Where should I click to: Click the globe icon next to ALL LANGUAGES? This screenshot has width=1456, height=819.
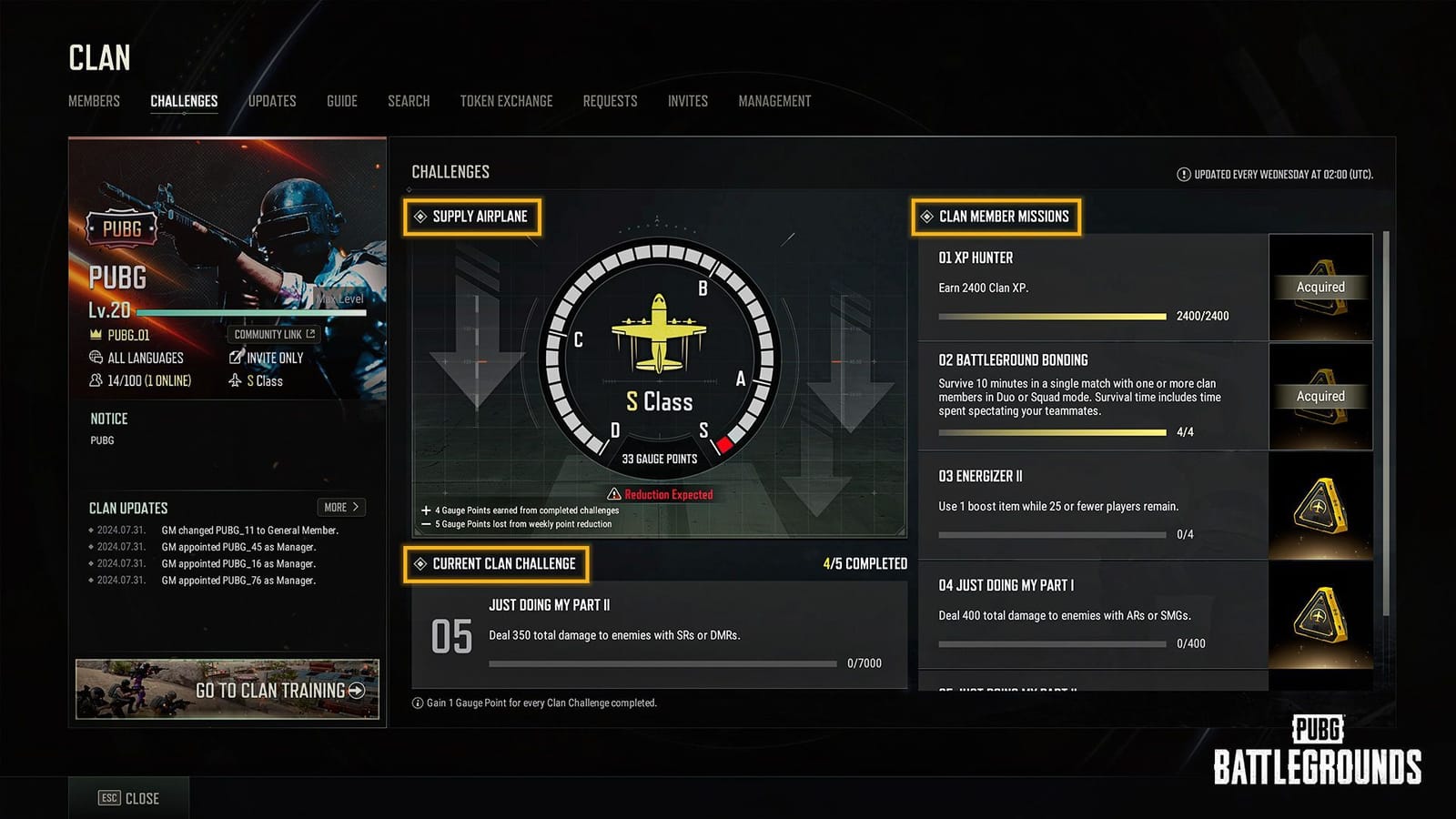click(95, 358)
